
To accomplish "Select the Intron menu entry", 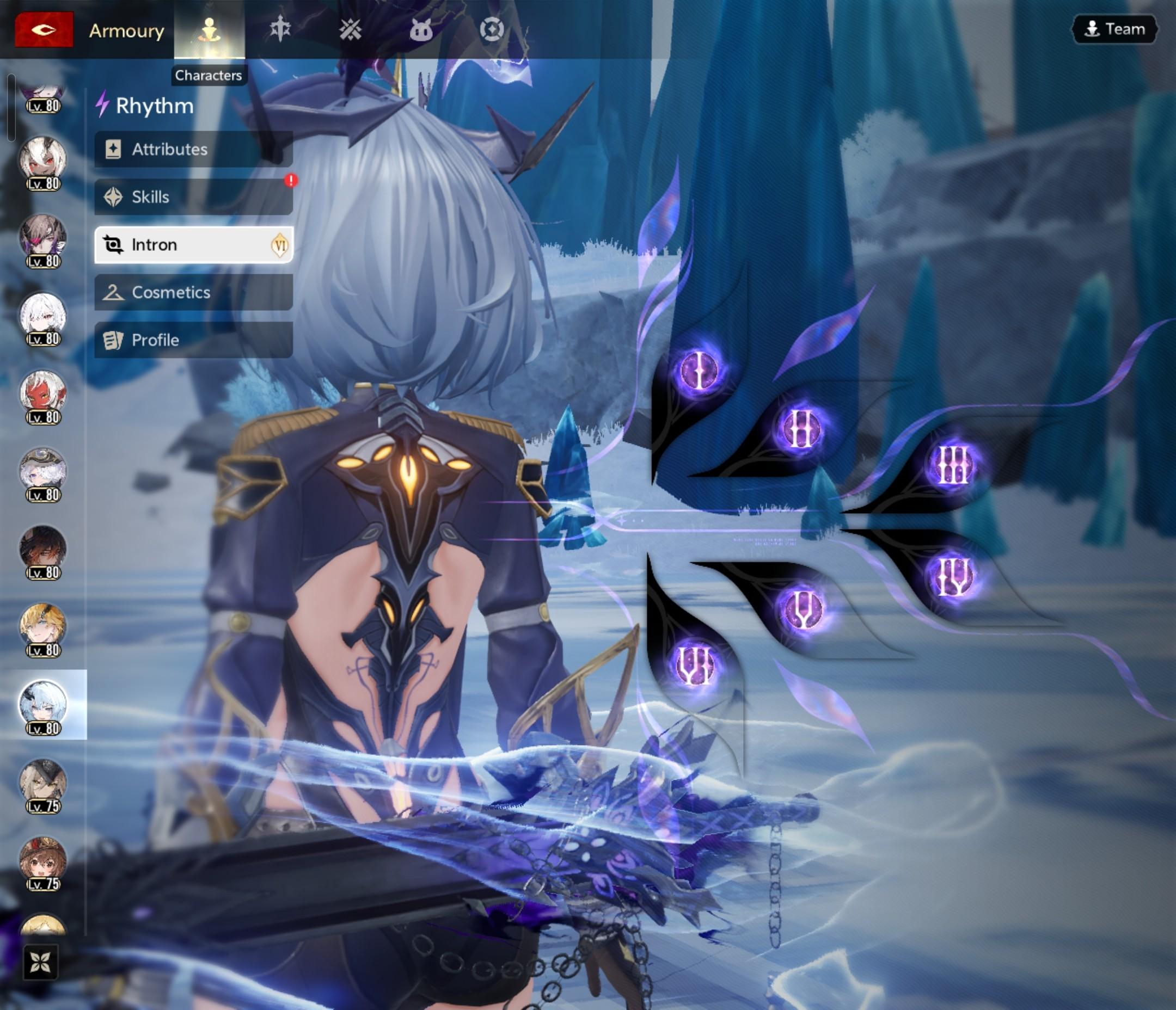I will tap(193, 244).
